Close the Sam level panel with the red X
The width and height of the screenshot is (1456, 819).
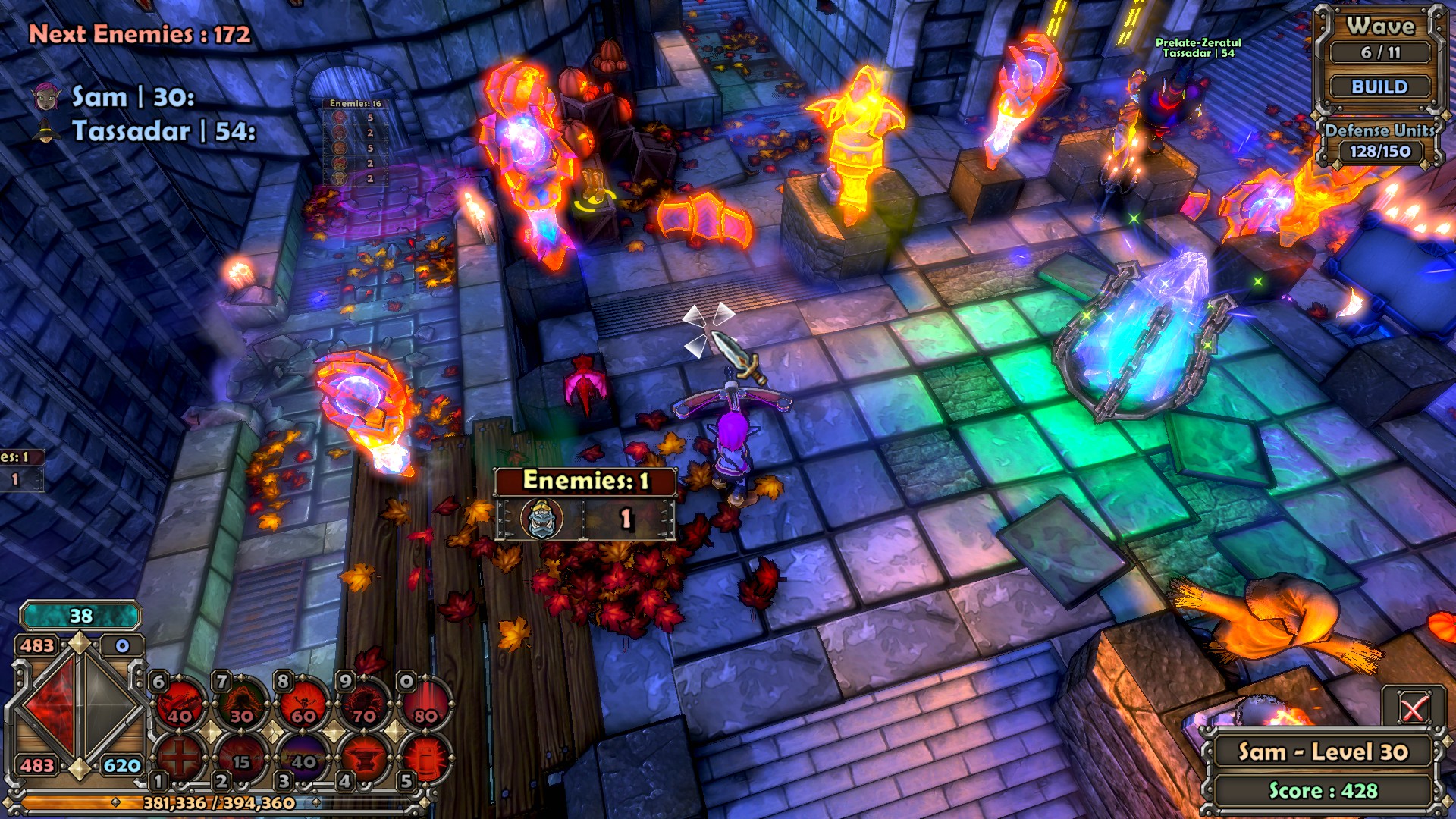(1412, 710)
